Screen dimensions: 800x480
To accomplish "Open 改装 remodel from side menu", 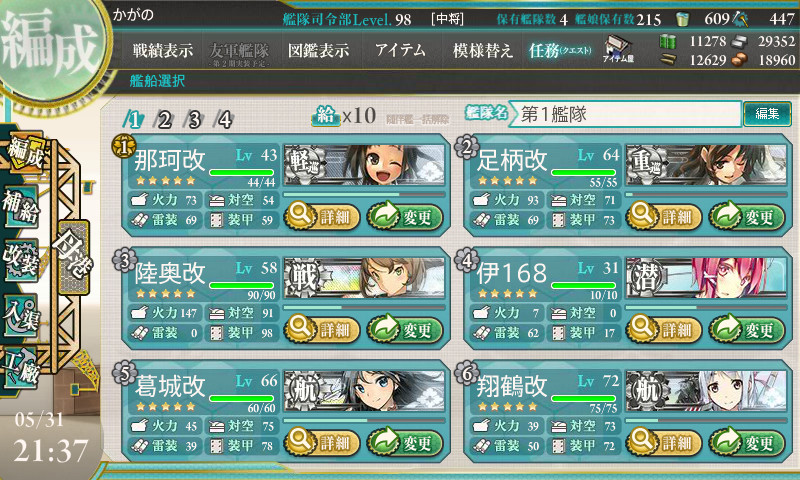I will coord(22,255).
